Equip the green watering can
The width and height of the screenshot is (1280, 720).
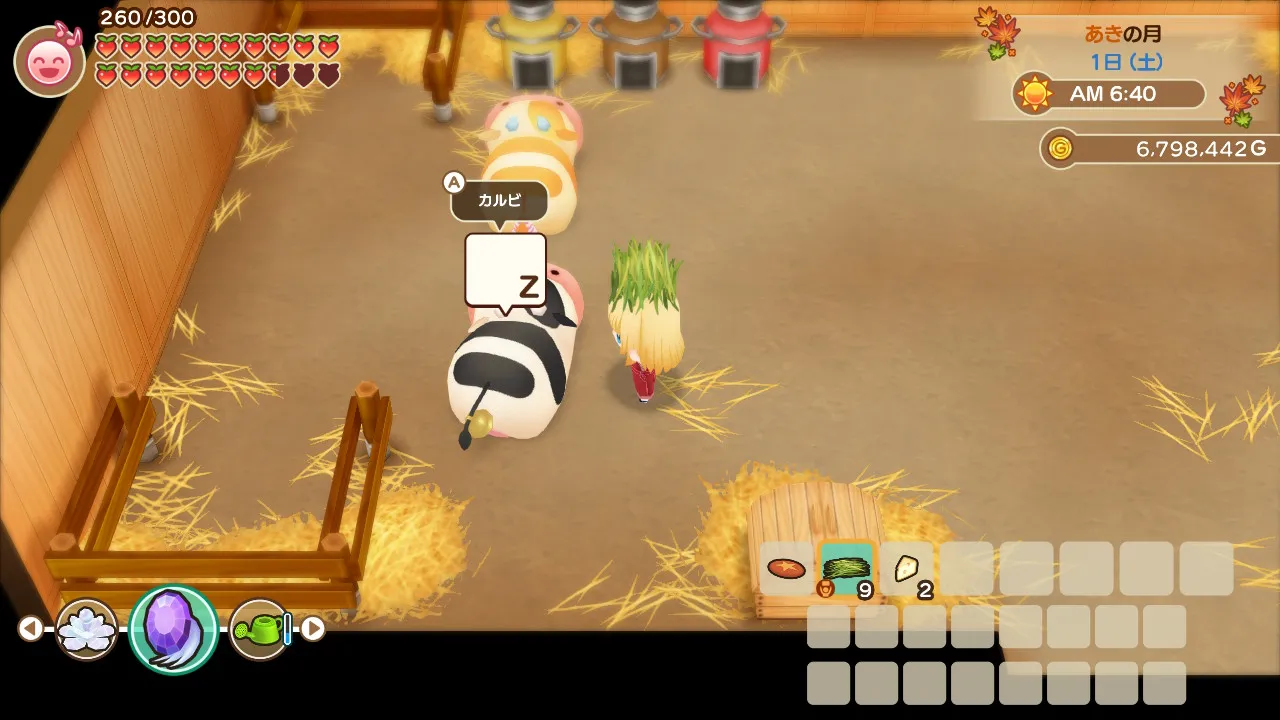(x=260, y=629)
